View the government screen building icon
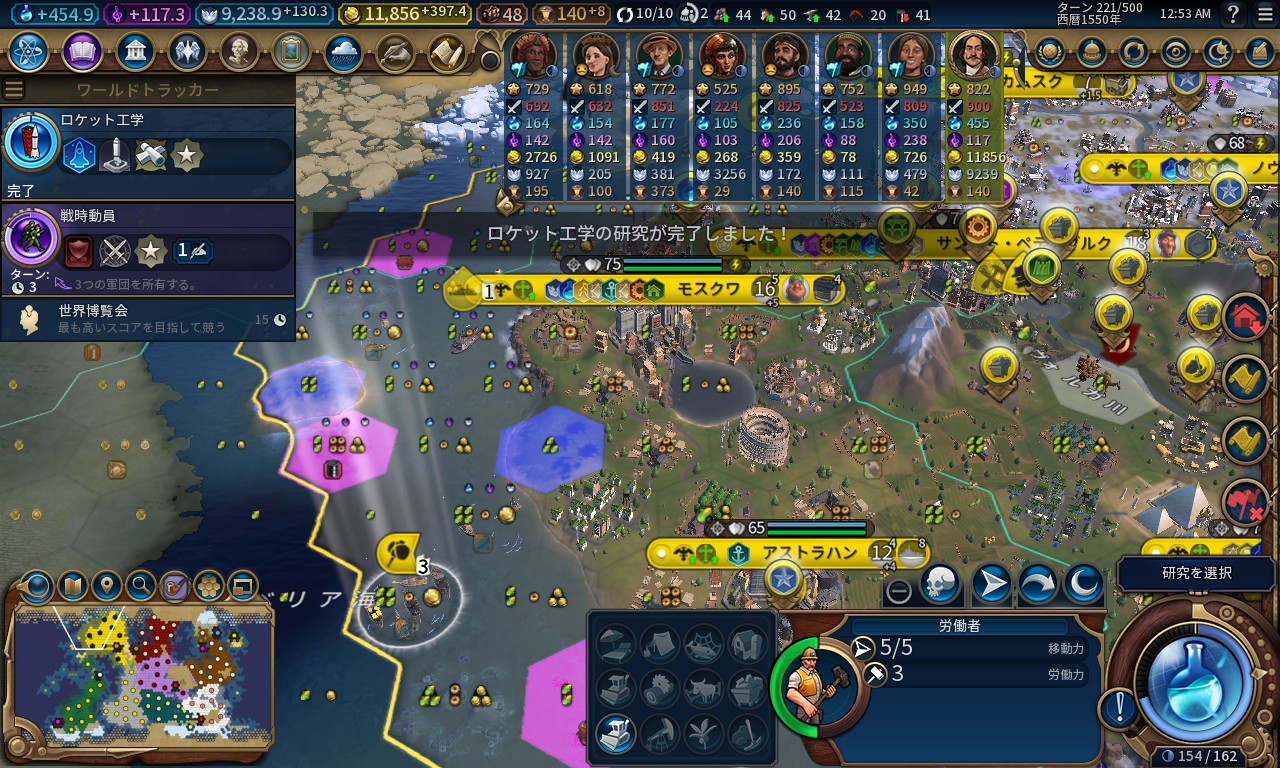This screenshot has width=1280, height=768. click(x=135, y=52)
